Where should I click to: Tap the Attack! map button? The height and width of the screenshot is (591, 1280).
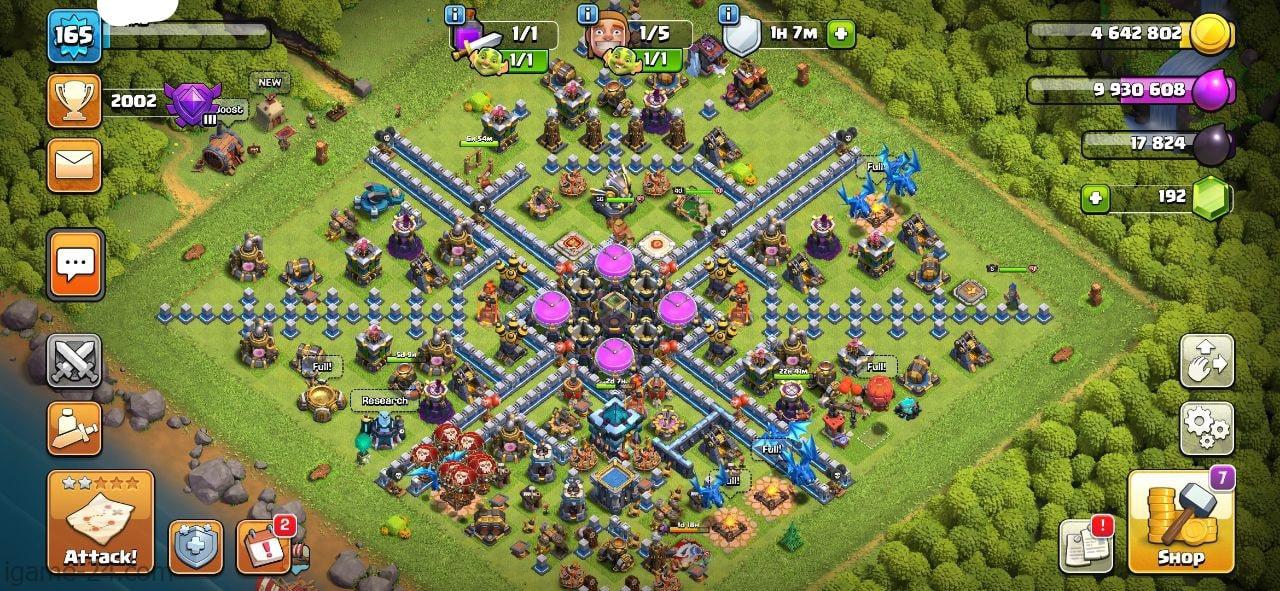[x=100, y=521]
